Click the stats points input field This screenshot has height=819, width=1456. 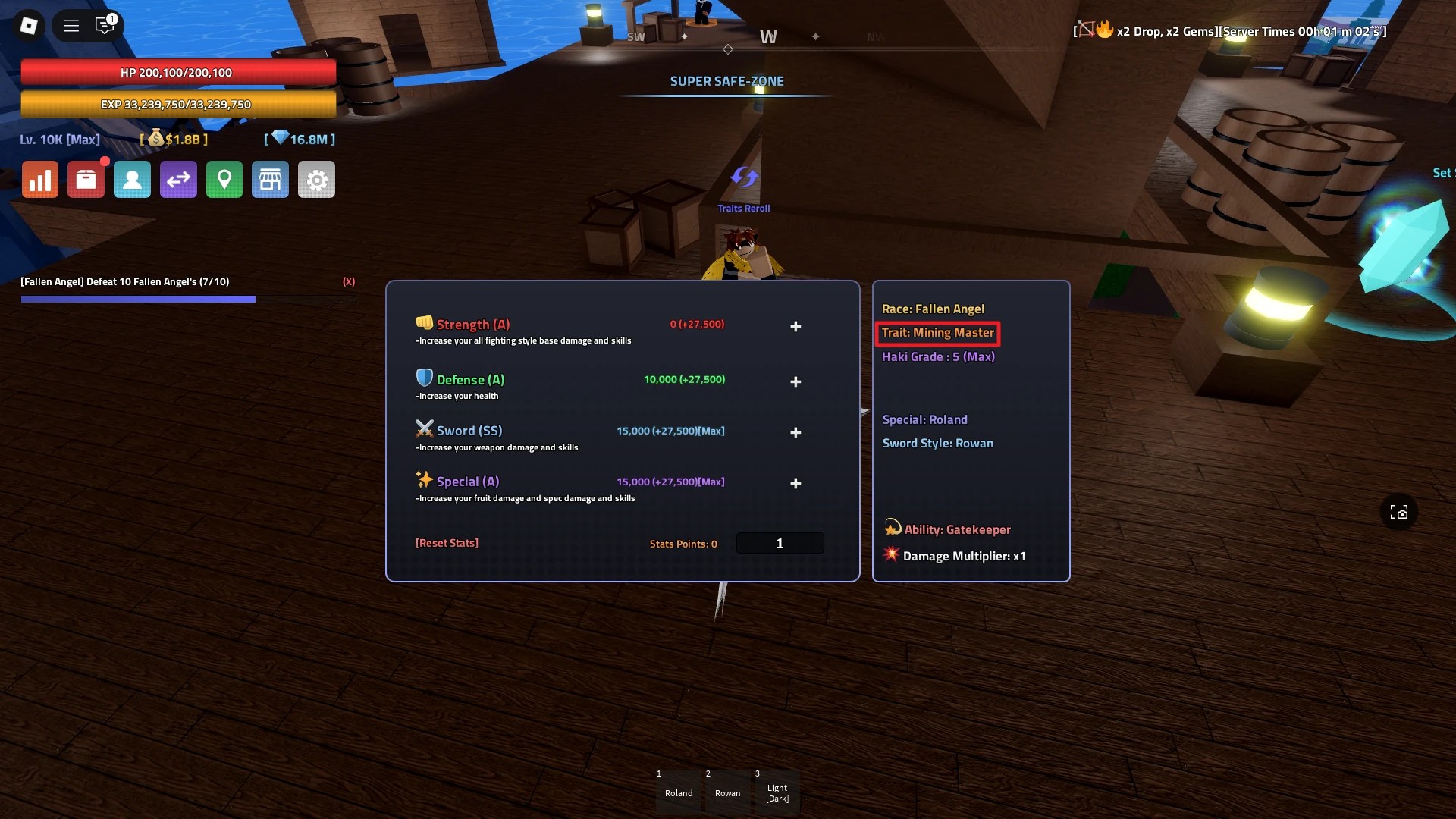[780, 543]
